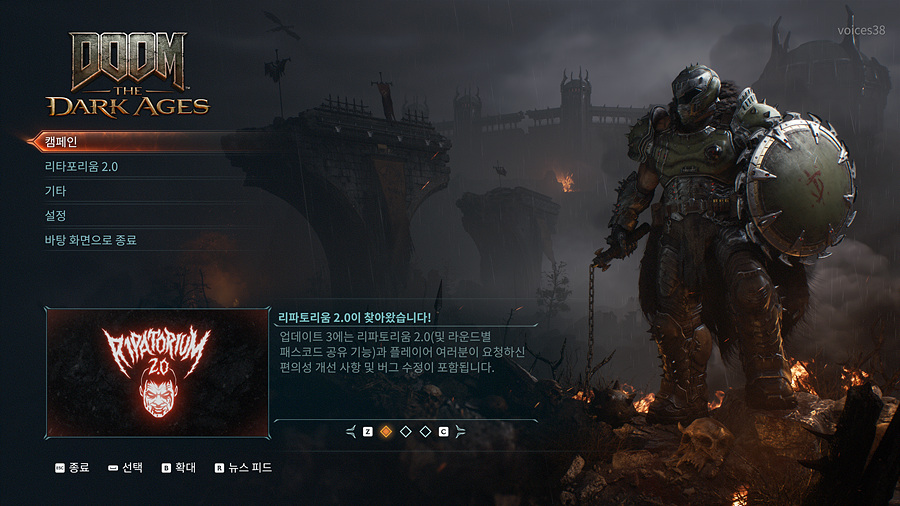
Task: Open the 설정 settings menu
Action: coord(56,216)
